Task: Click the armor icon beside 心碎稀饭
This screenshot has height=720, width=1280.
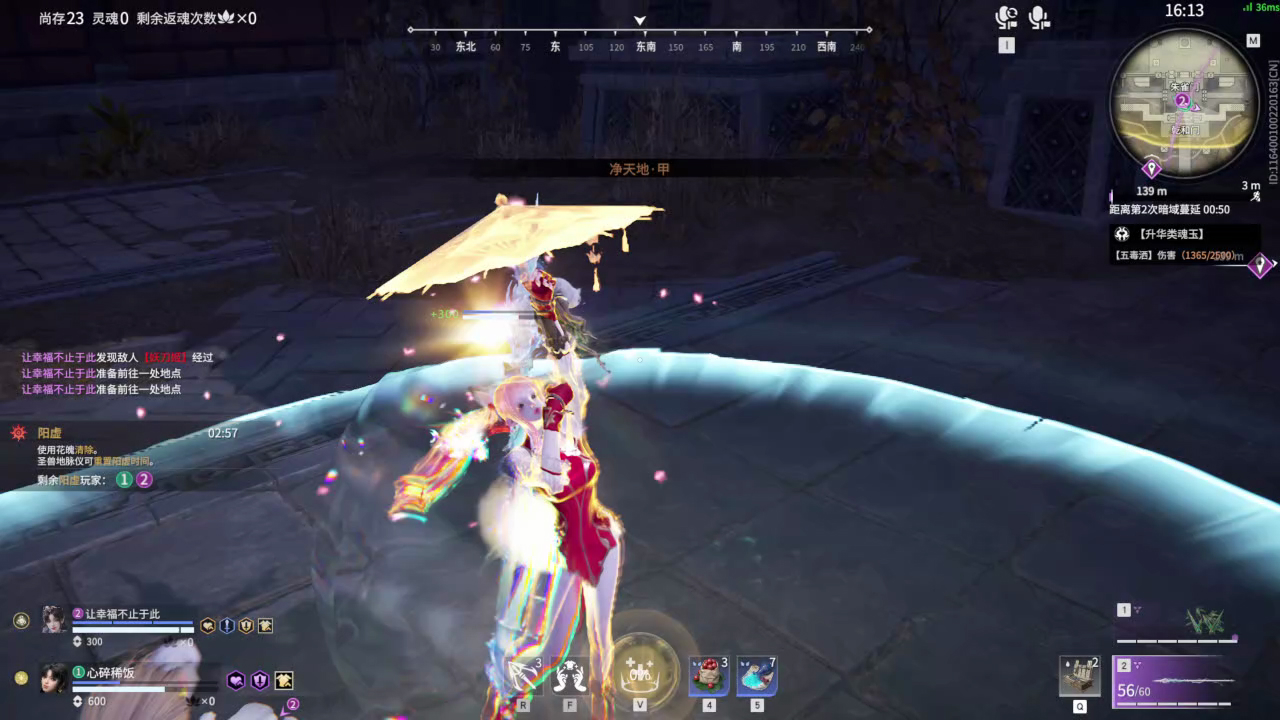Action: coord(283,681)
